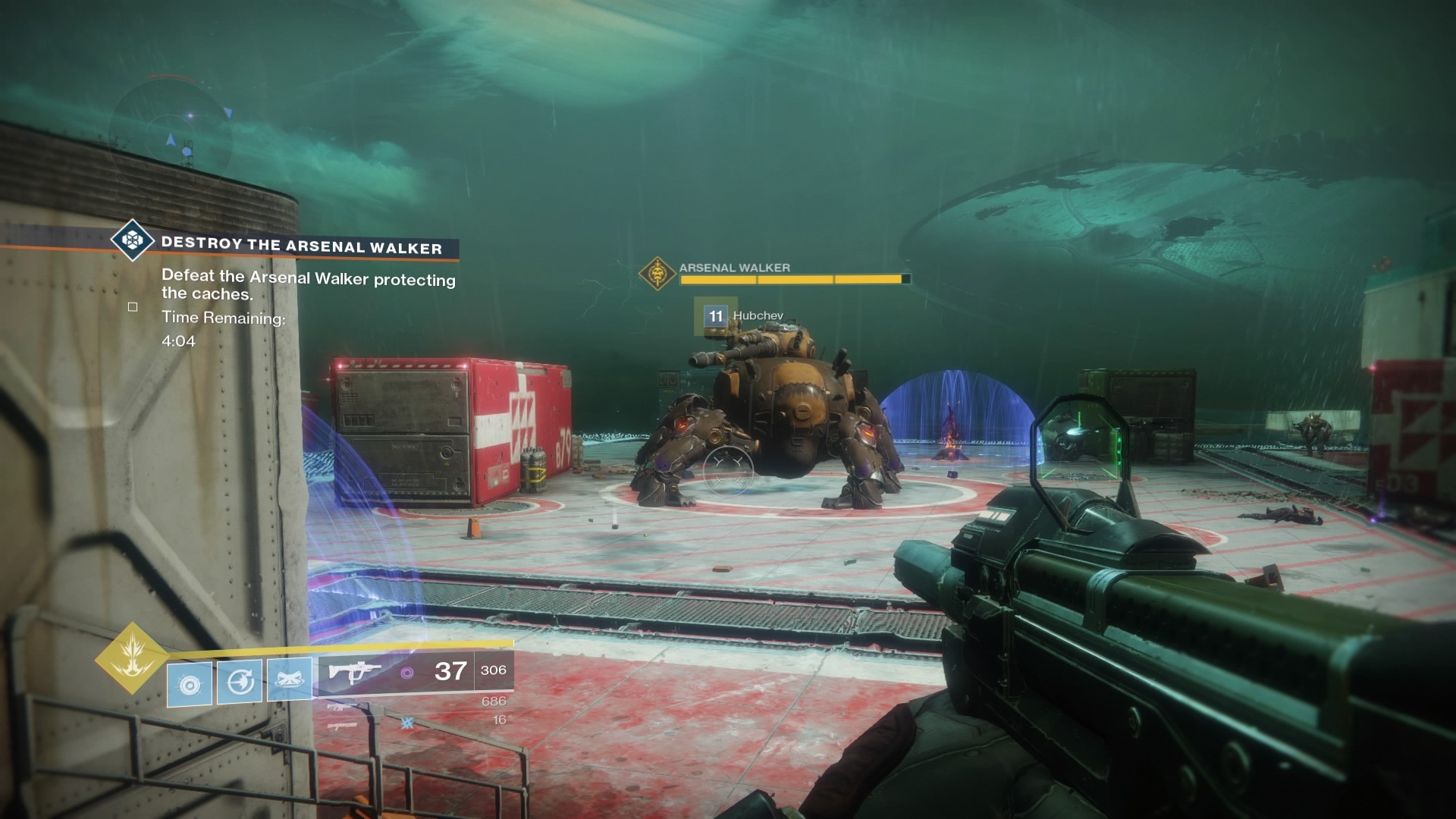This screenshot has height=819, width=1456.
Task: Use the grenade ability with concentric rings
Action: click(x=189, y=684)
